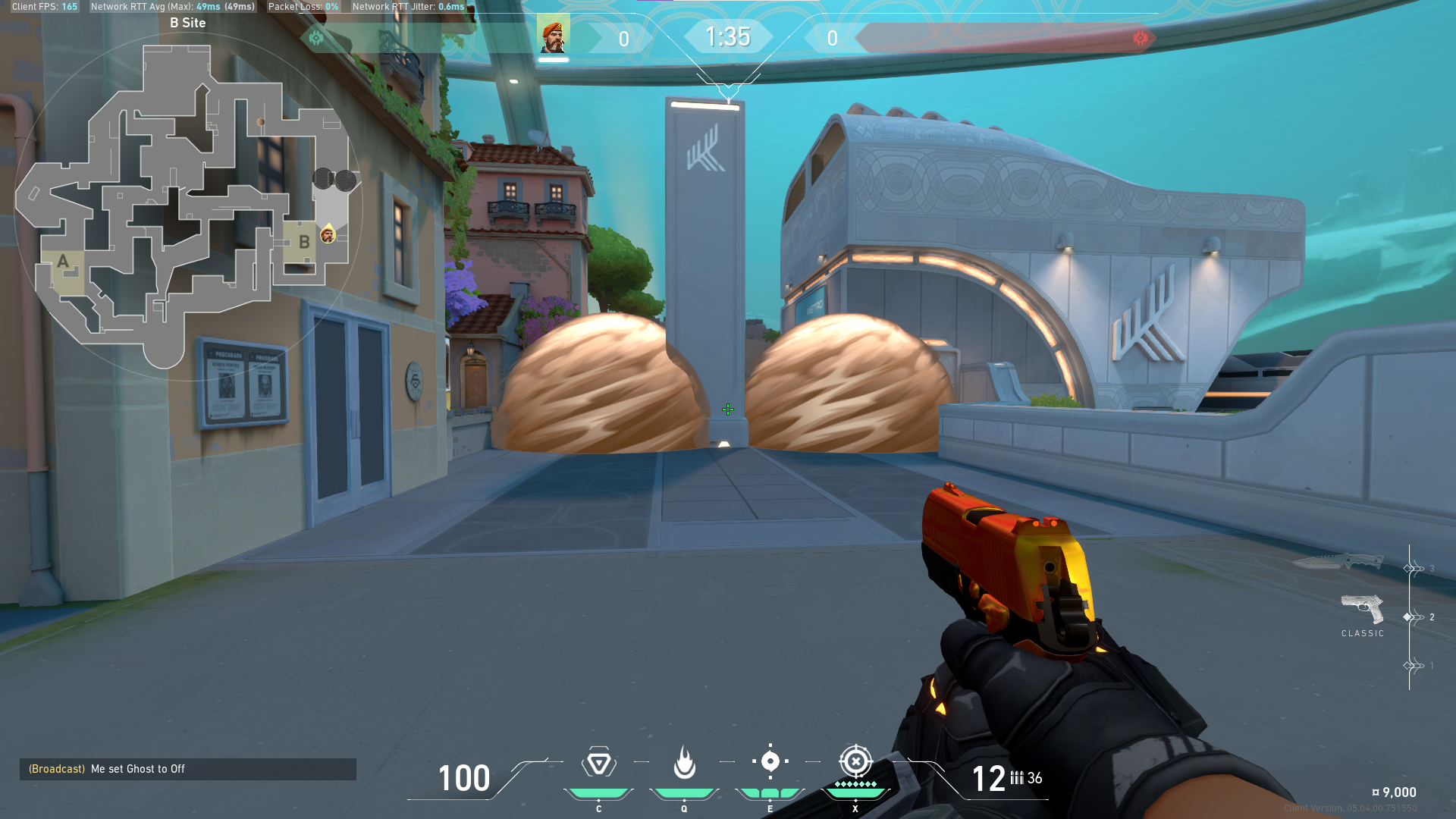This screenshot has height=819, width=1456.
Task: Activate the C ability icon
Action: tap(598, 763)
